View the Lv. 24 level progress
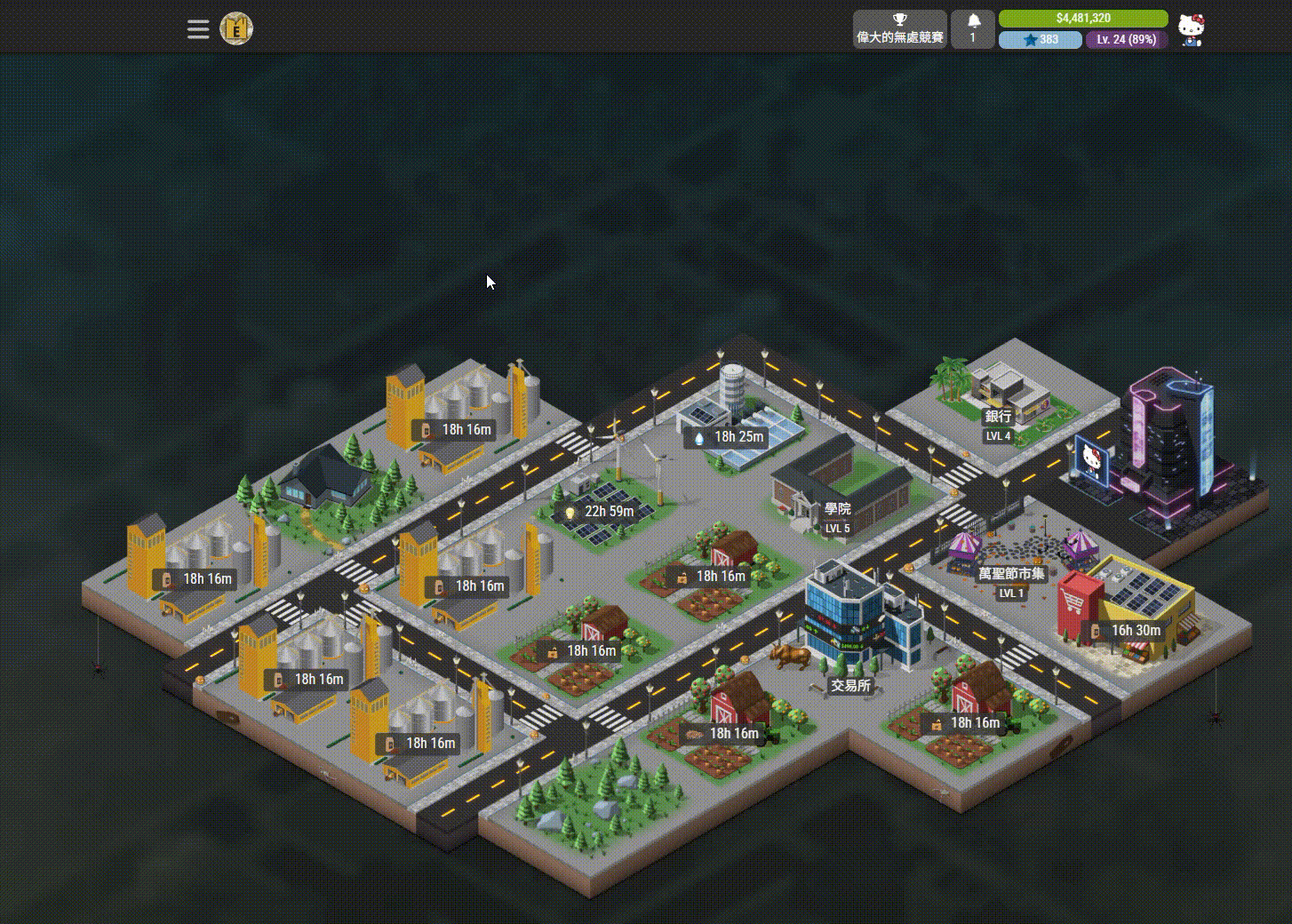Viewport: 1292px width, 924px height. pyautogui.click(x=1126, y=40)
